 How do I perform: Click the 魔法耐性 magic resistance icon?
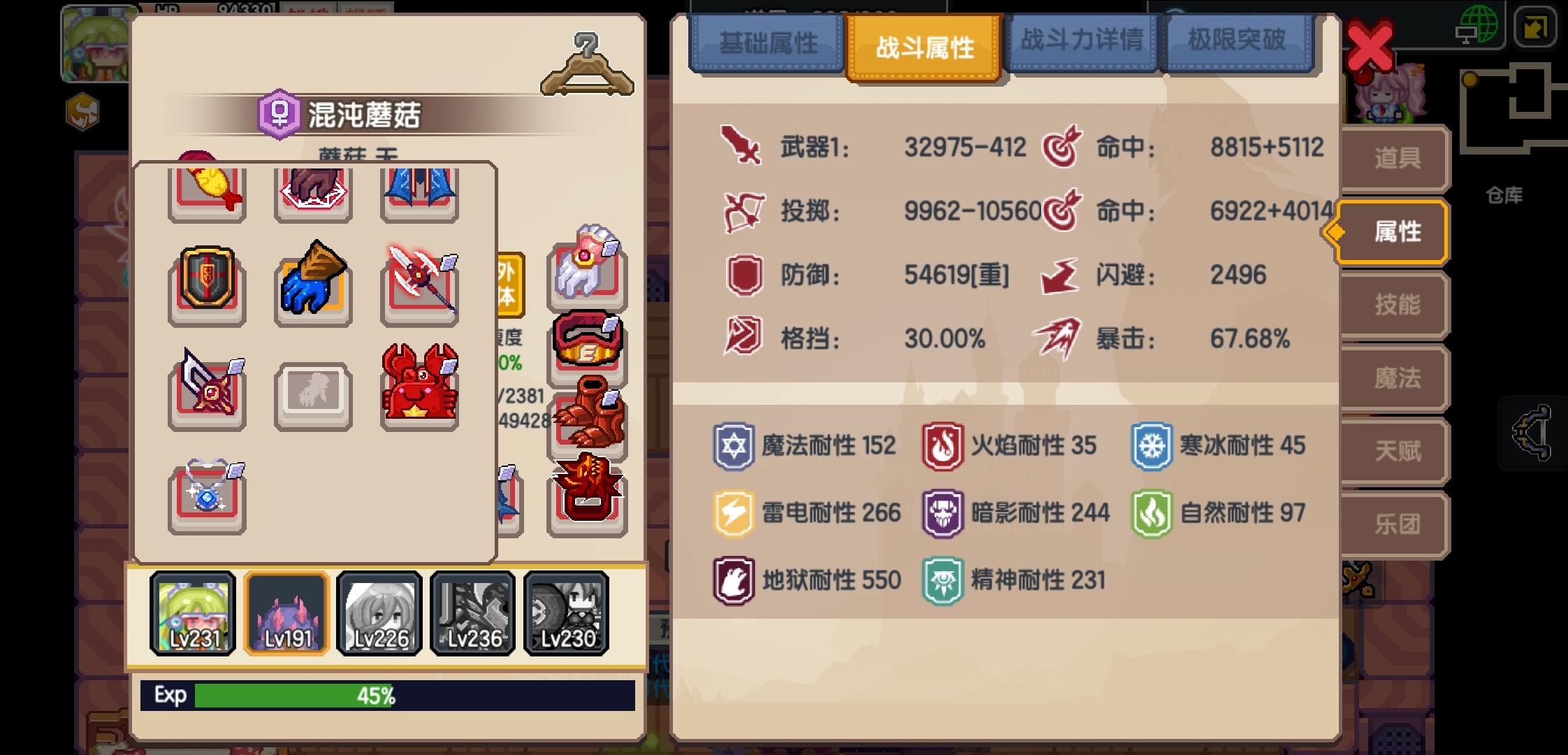(x=732, y=445)
